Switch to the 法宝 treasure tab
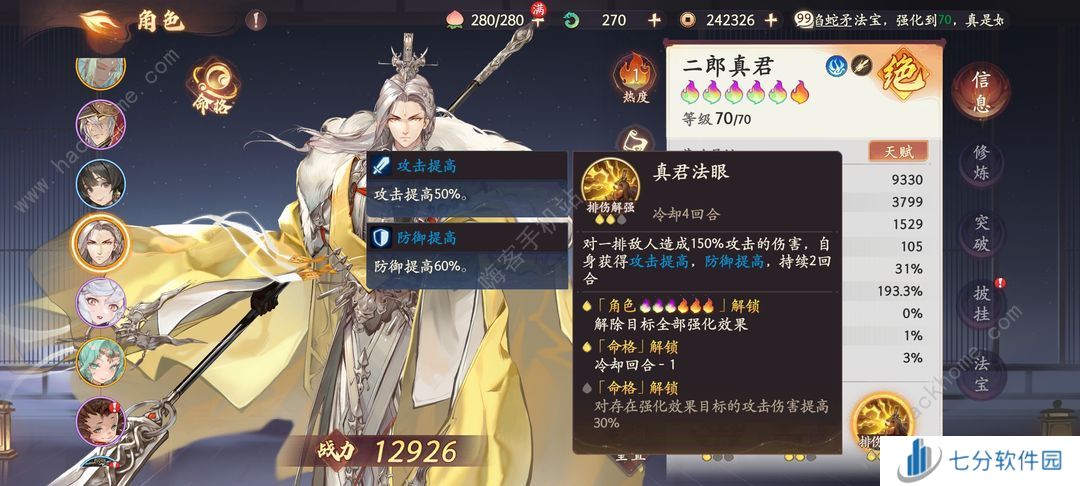1080x486 pixels. (985, 372)
